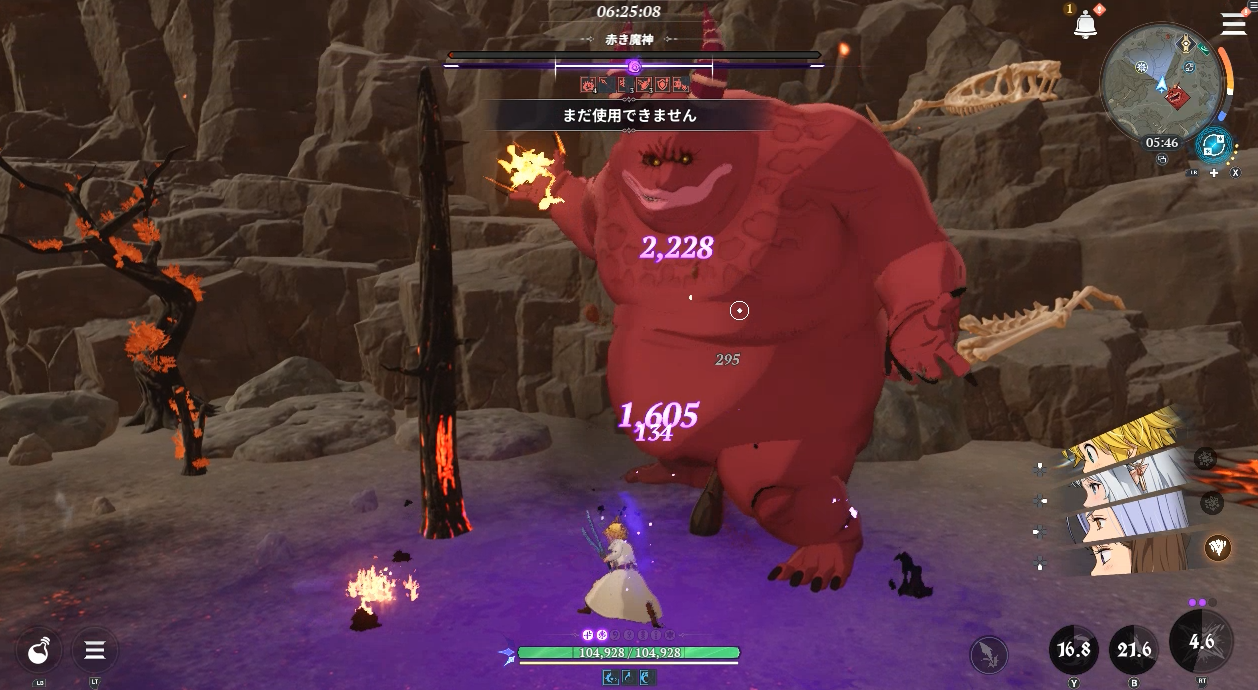
Task: Activate the glowing blue swap skill icon
Action: pyautogui.click(x=1213, y=145)
